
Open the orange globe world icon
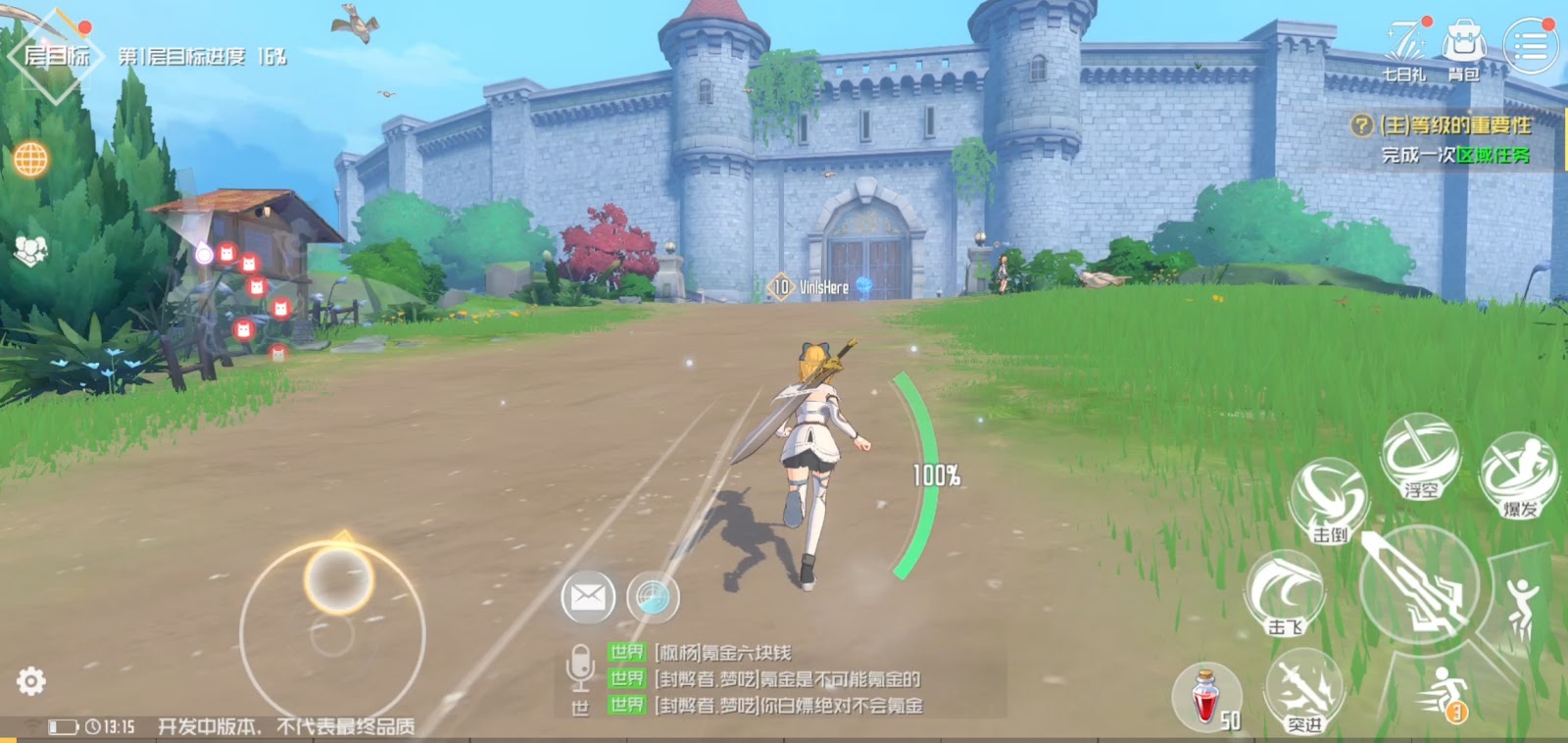click(30, 159)
